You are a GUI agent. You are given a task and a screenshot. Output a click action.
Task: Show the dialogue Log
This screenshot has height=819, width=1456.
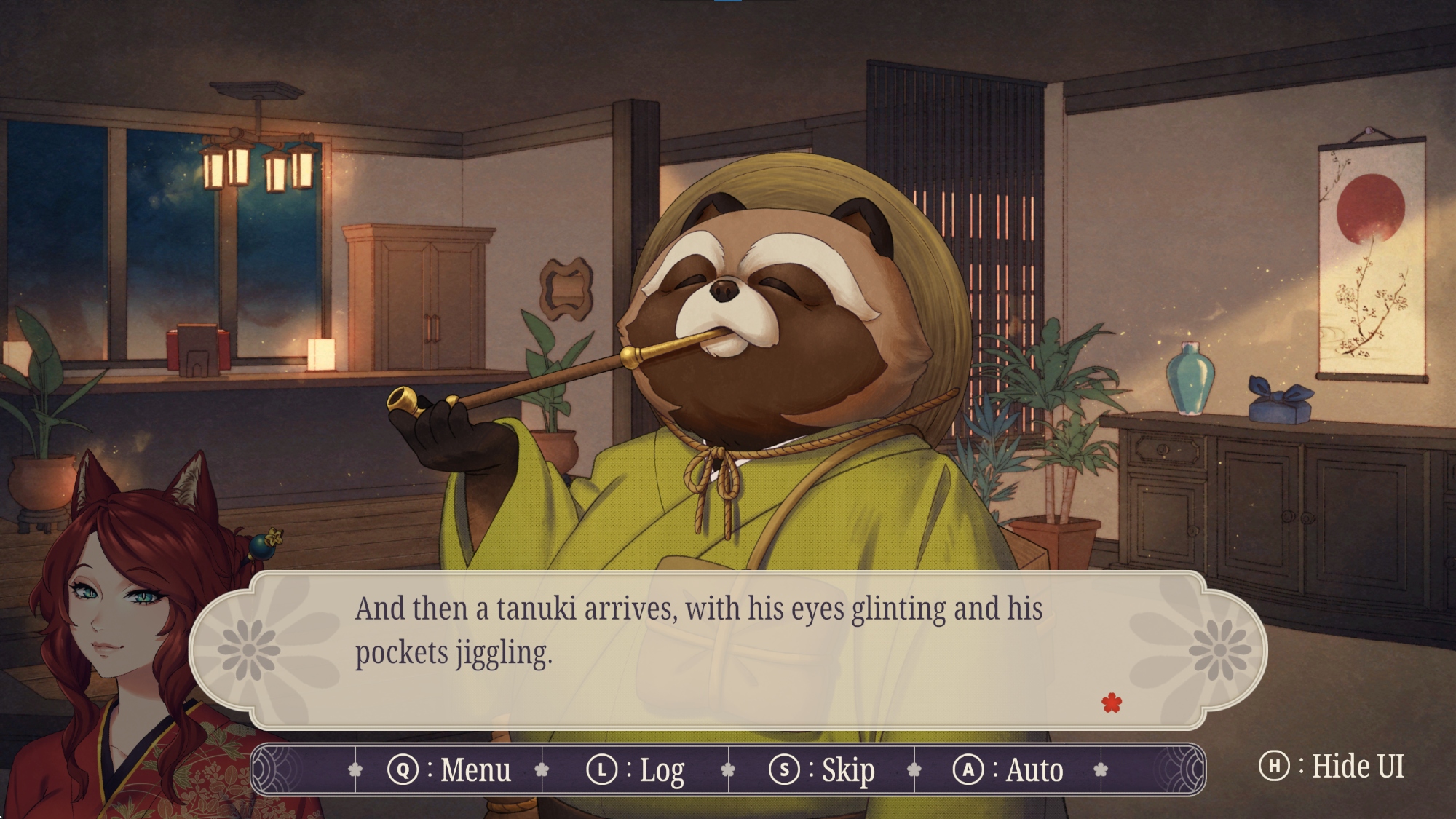tap(636, 769)
